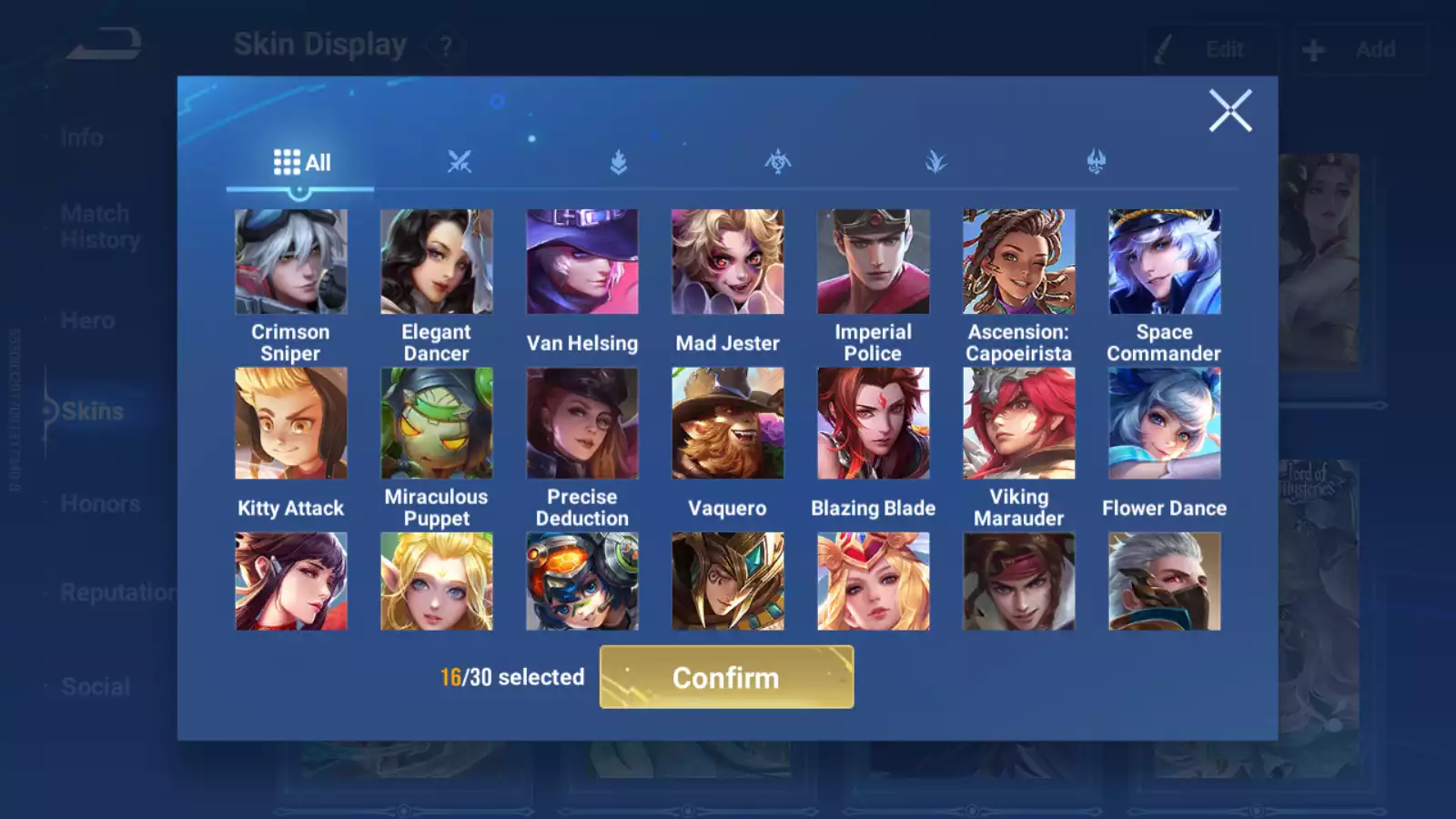The height and width of the screenshot is (819, 1456).
Task: Select the Kitty Attack skin
Action: (x=291, y=423)
